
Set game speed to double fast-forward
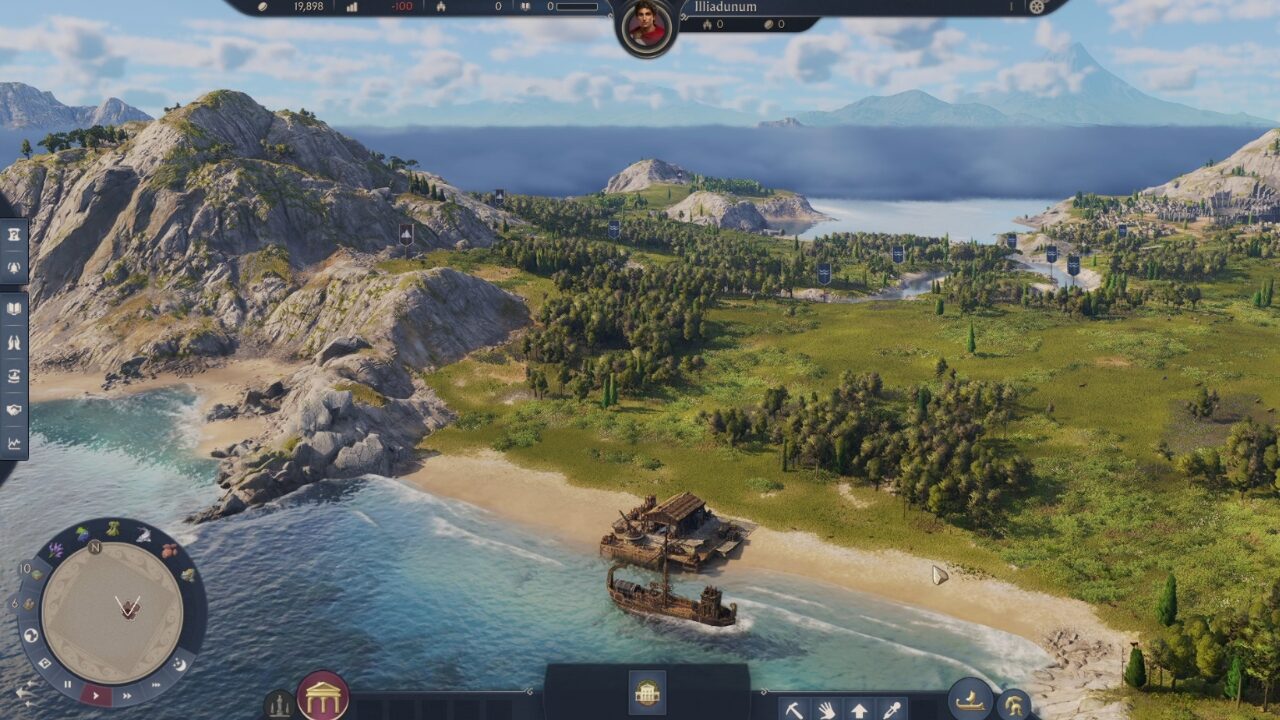point(127,694)
